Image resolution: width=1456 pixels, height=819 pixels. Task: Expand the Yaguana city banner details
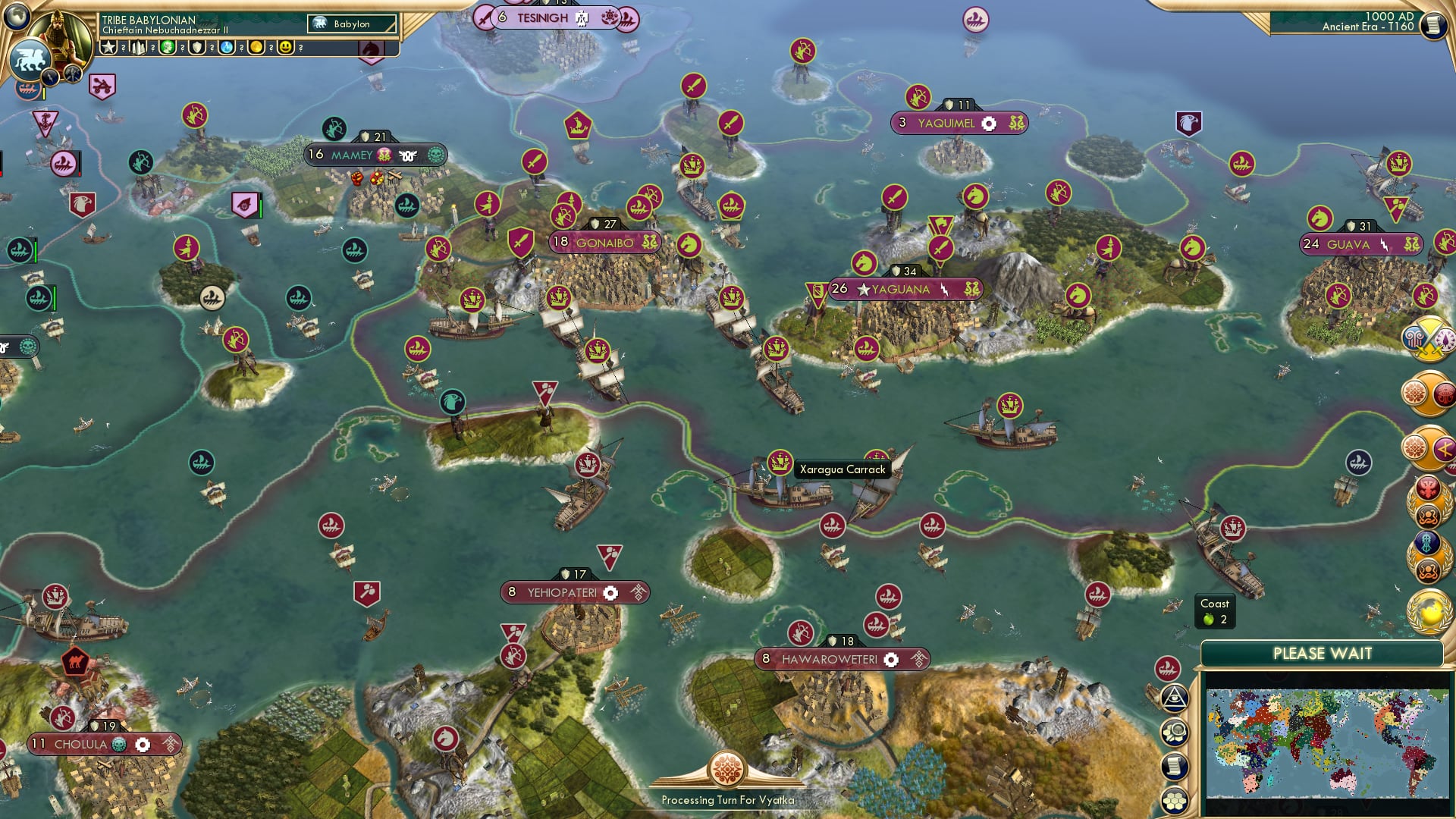point(902,289)
